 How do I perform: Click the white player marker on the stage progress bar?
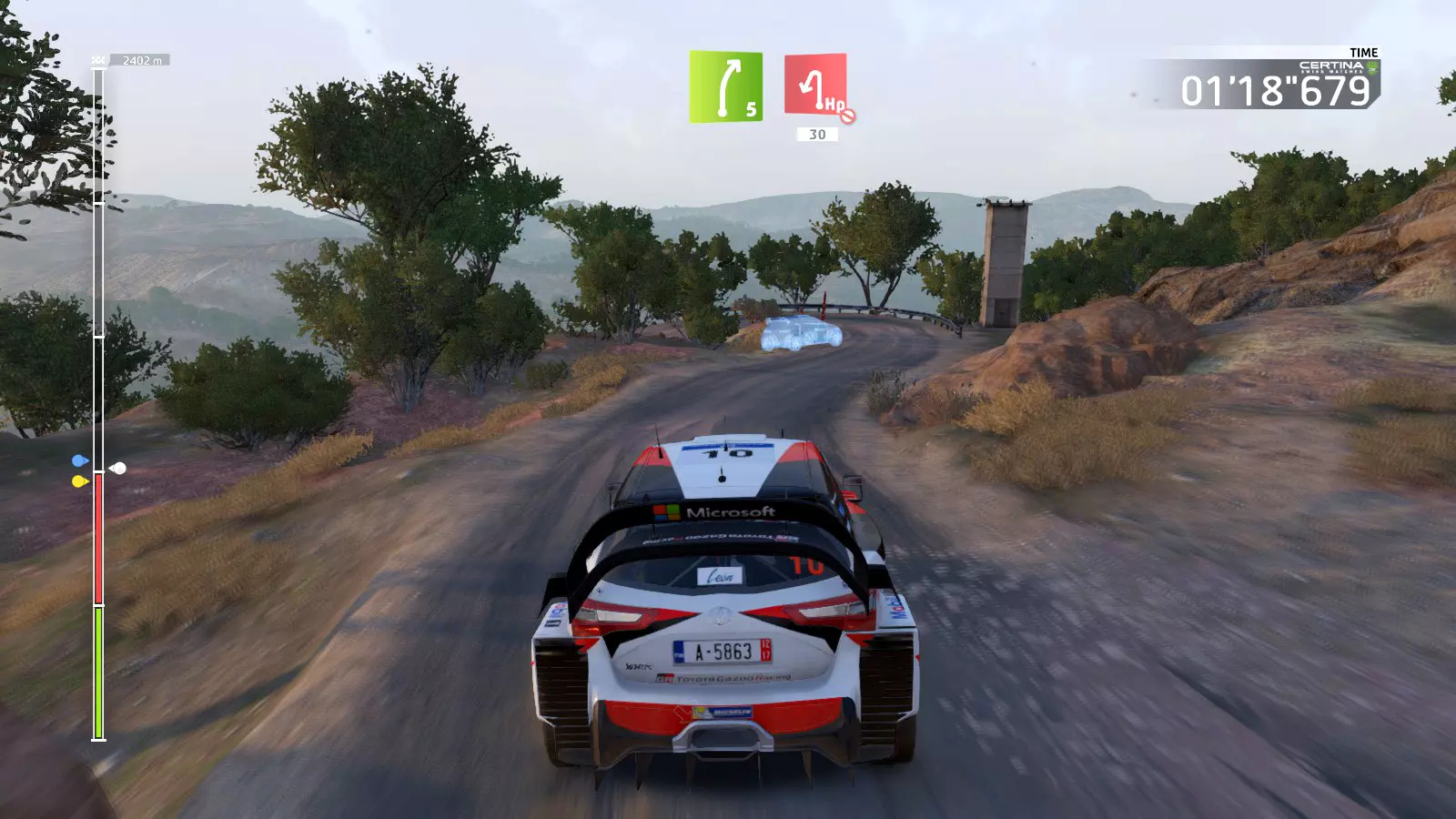pyautogui.click(x=118, y=469)
